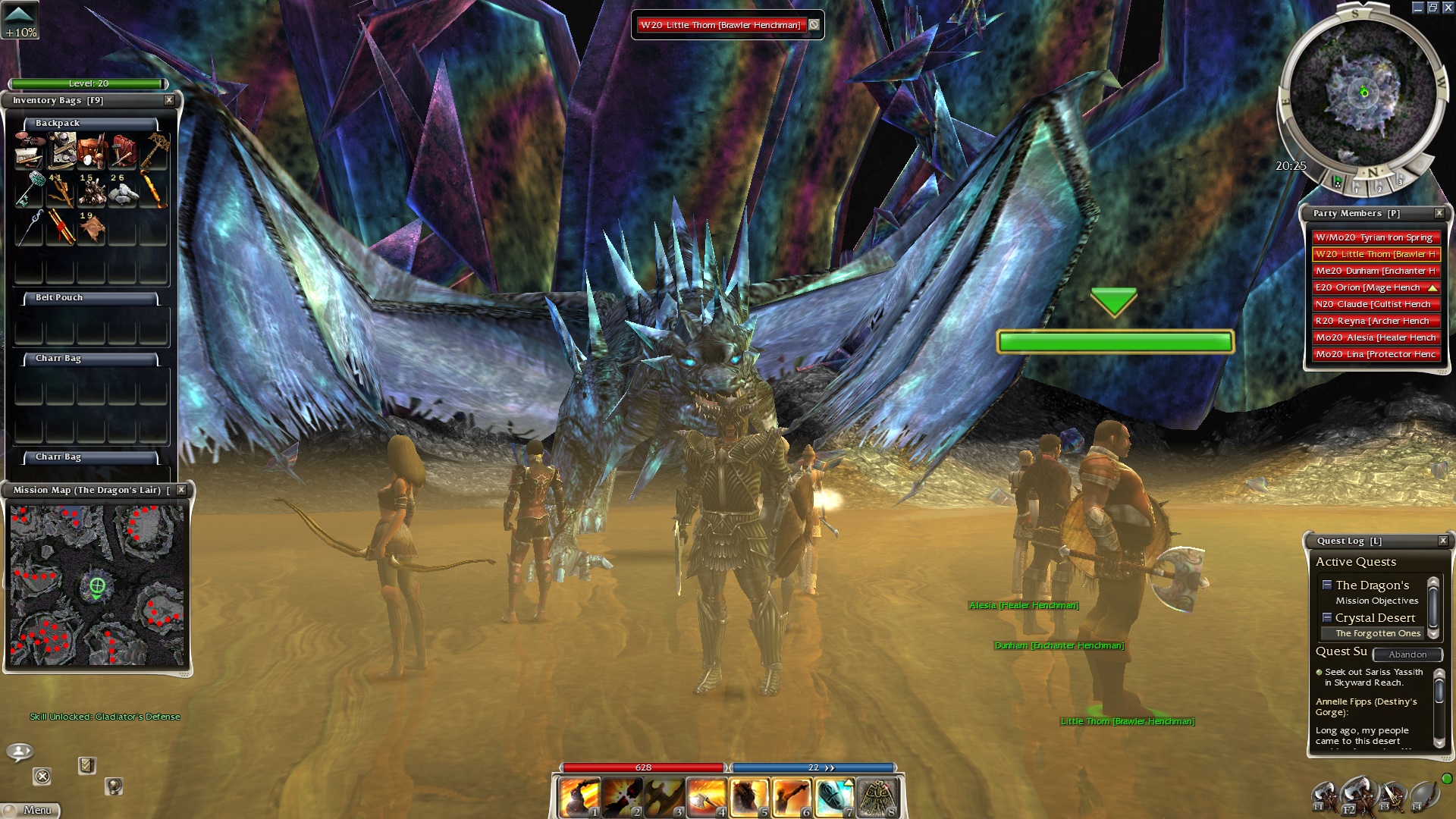Close the Inventory Bags window
This screenshot has width=1456, height=819.
pos(169,100)
